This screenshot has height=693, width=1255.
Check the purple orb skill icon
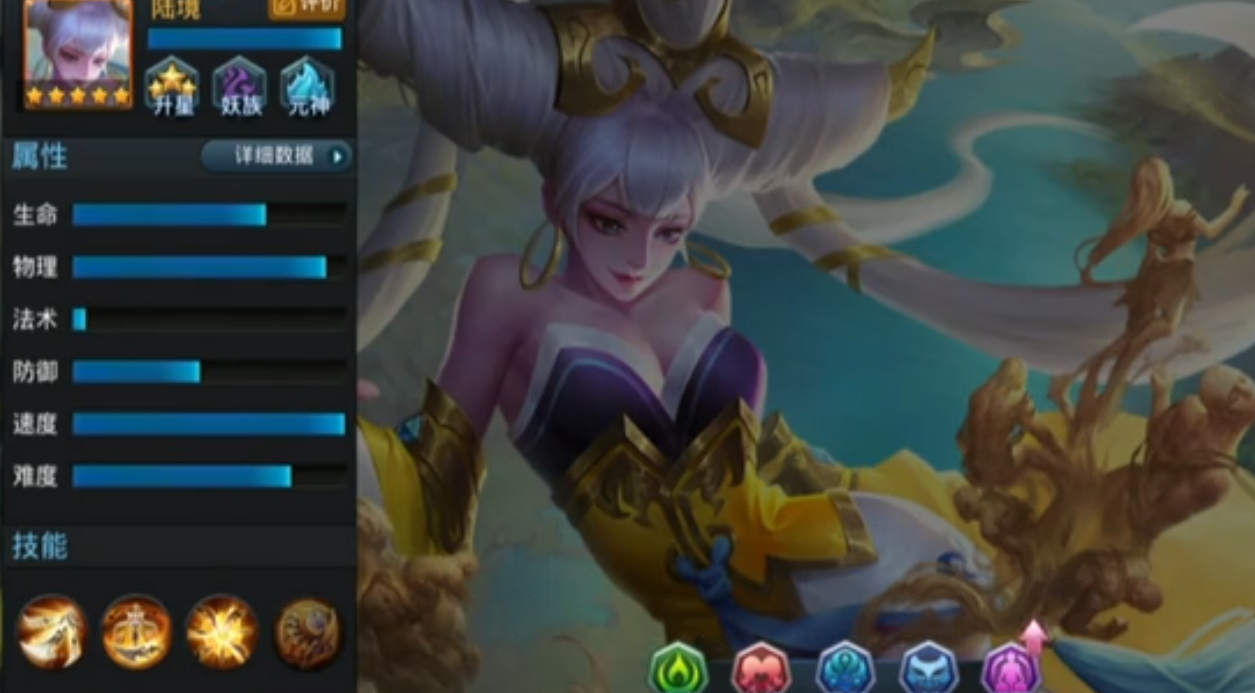coord(308,631)
